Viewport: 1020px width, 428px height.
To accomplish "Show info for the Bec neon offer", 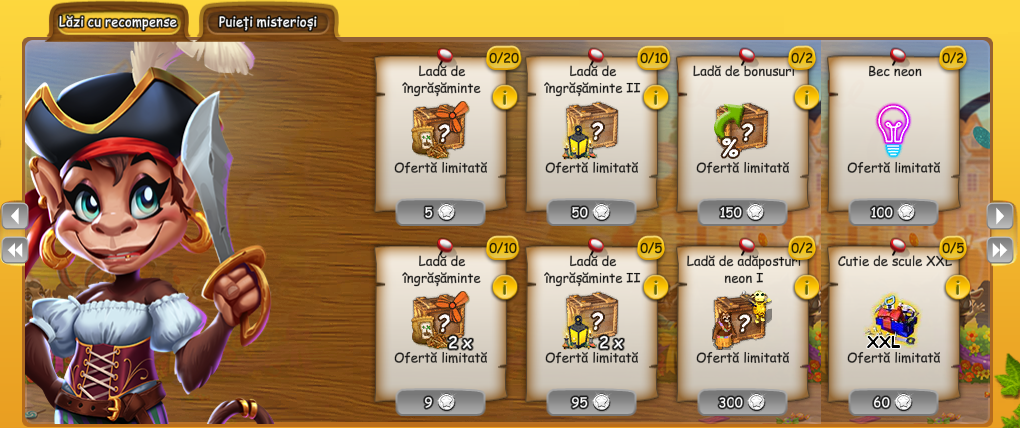I will pos(957,97).
